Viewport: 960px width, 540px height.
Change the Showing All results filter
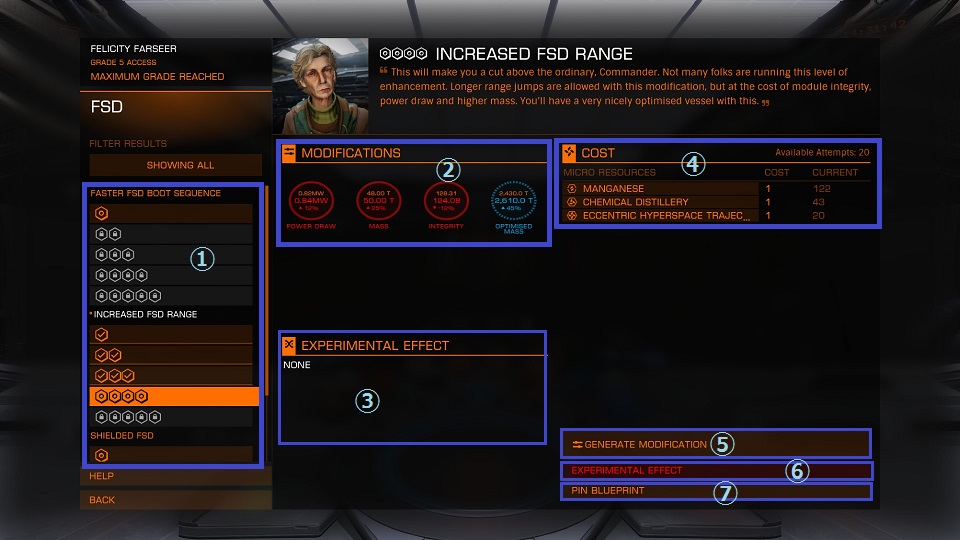click(x=180, y=165)
